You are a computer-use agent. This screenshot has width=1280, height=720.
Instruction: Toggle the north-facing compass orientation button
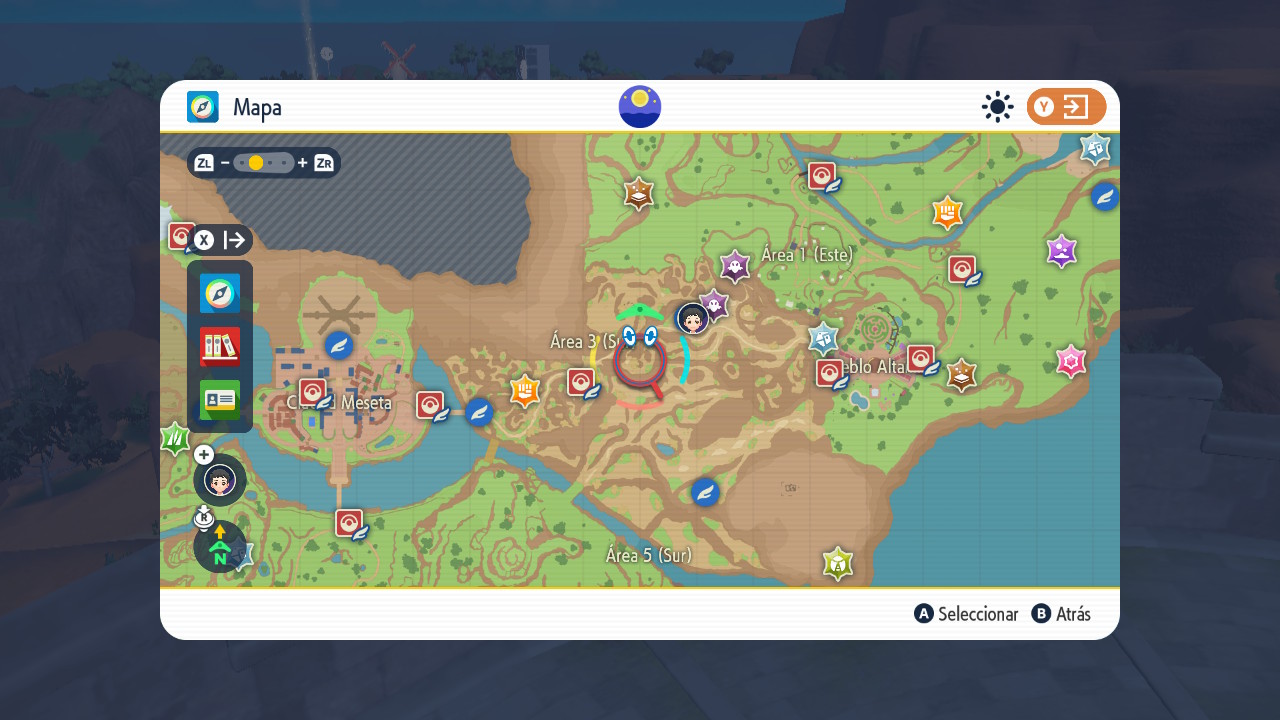coord(220,547)
